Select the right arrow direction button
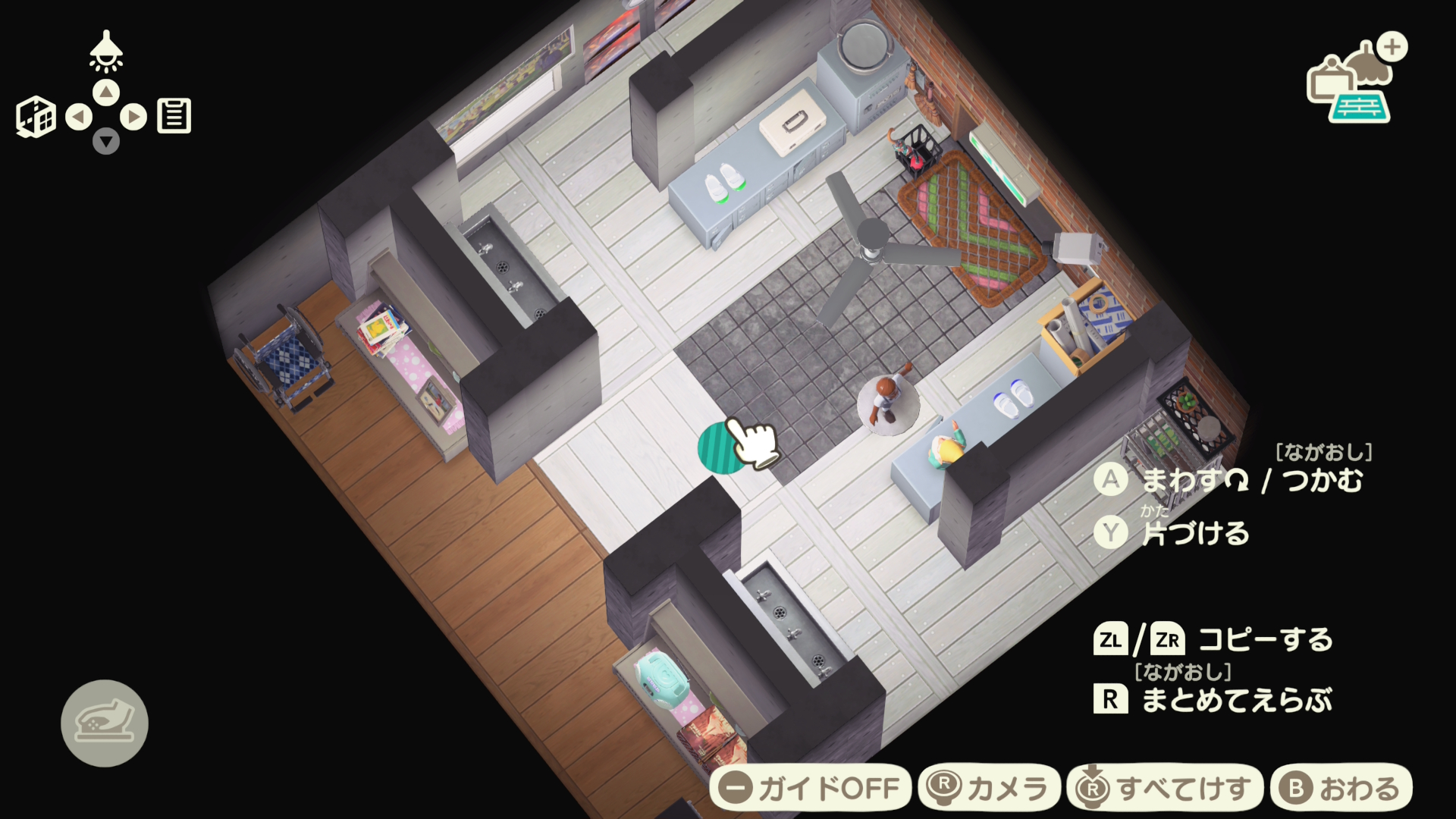This screenshot has width=1456, height=819. click(x=133, y=117)
